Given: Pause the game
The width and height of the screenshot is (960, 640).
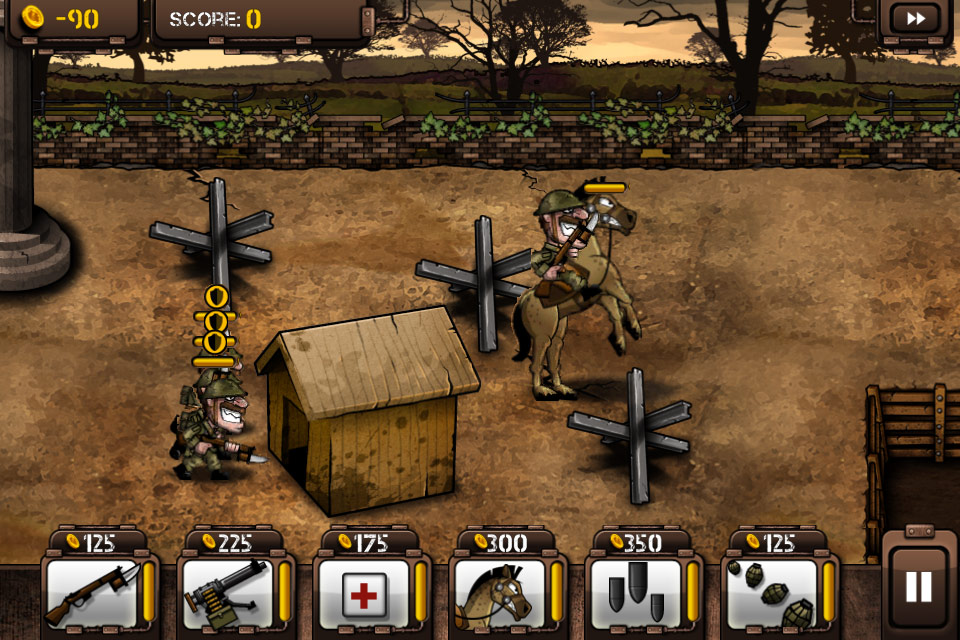Looking at the screenshot, I should point(918,586).
